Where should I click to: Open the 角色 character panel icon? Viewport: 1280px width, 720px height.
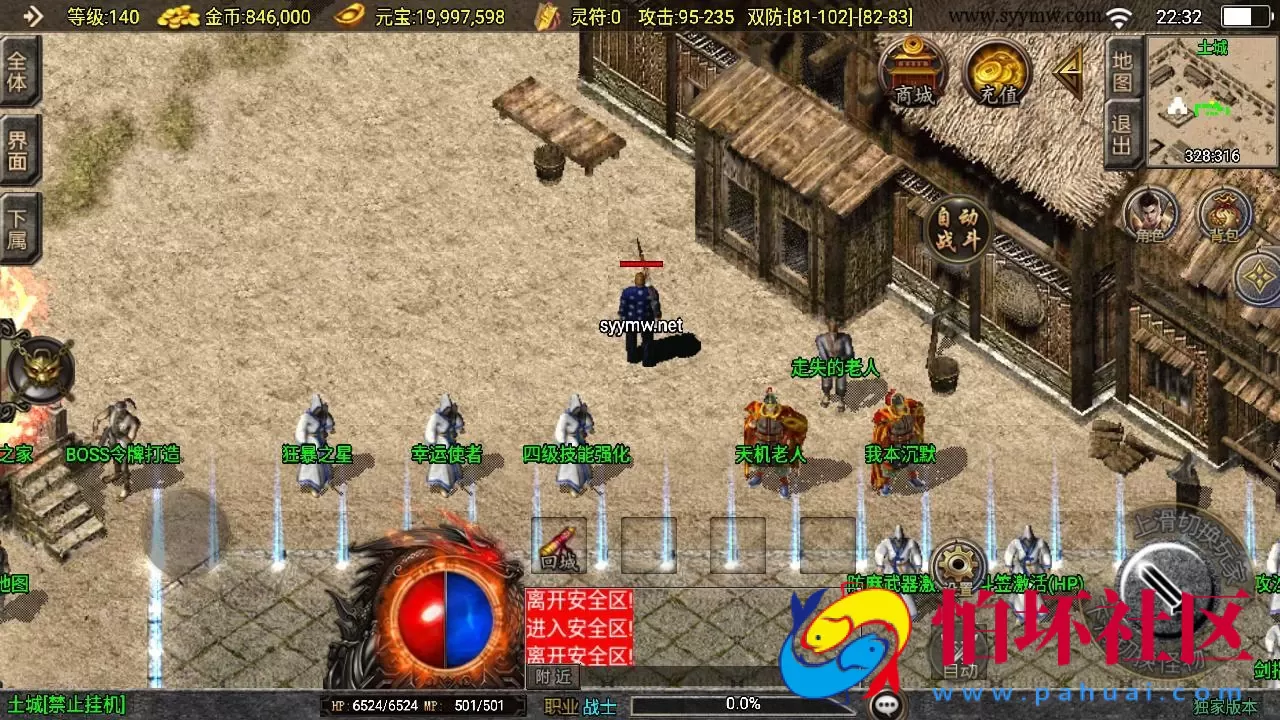point(1152,214)
